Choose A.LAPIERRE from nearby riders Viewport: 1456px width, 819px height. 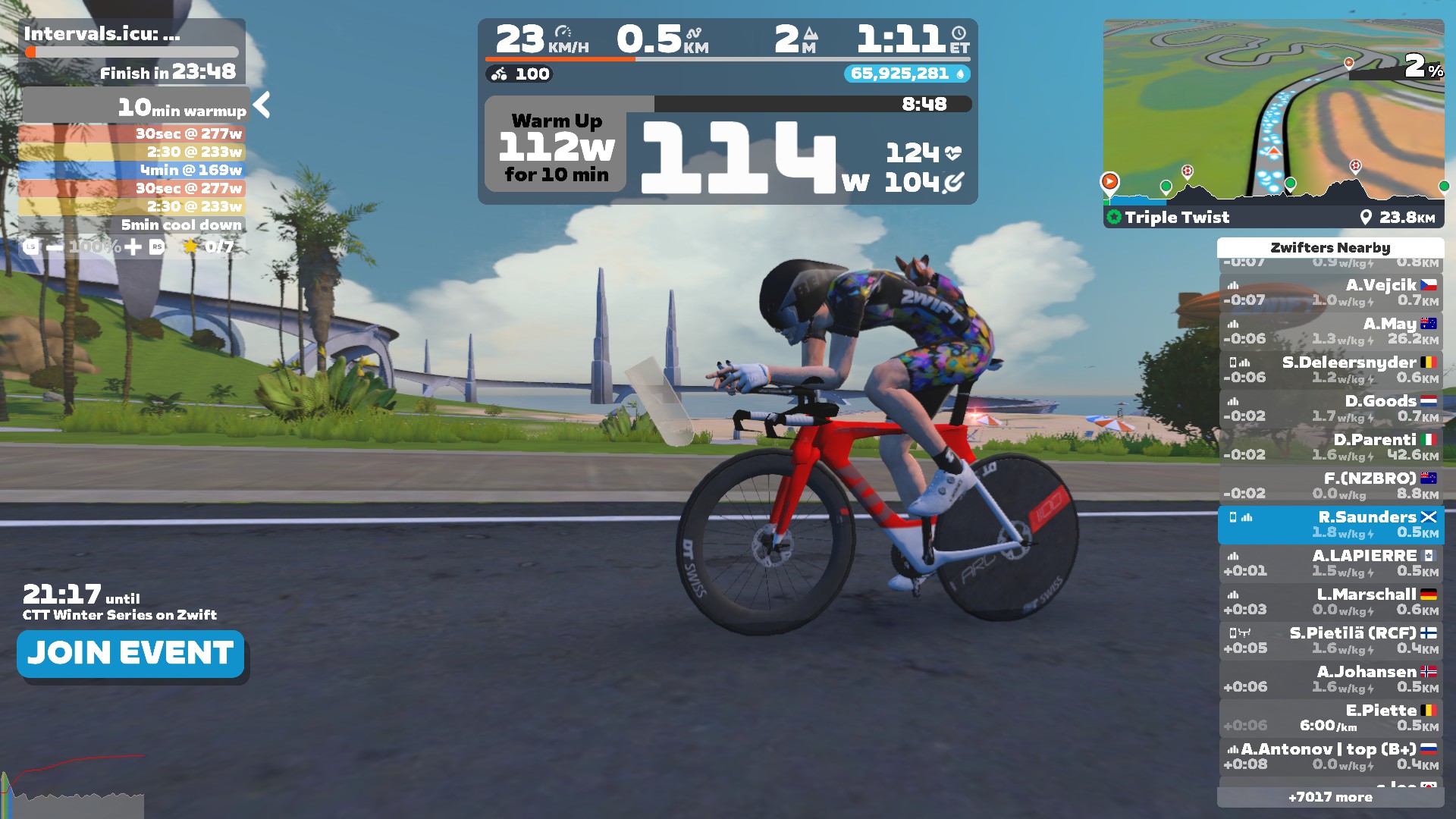tap(1331, 563)
